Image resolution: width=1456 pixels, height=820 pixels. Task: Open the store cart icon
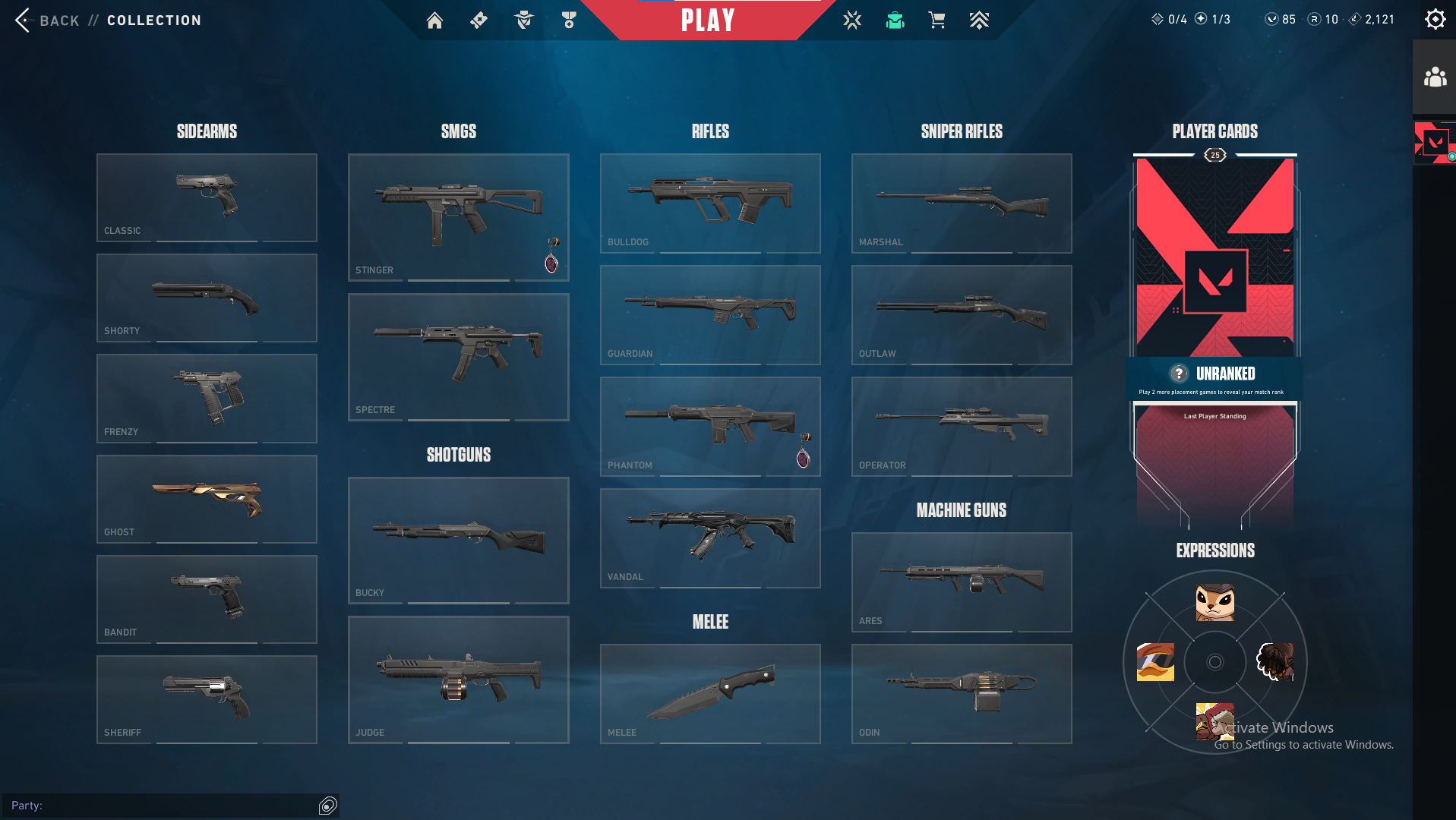[936, 20]
